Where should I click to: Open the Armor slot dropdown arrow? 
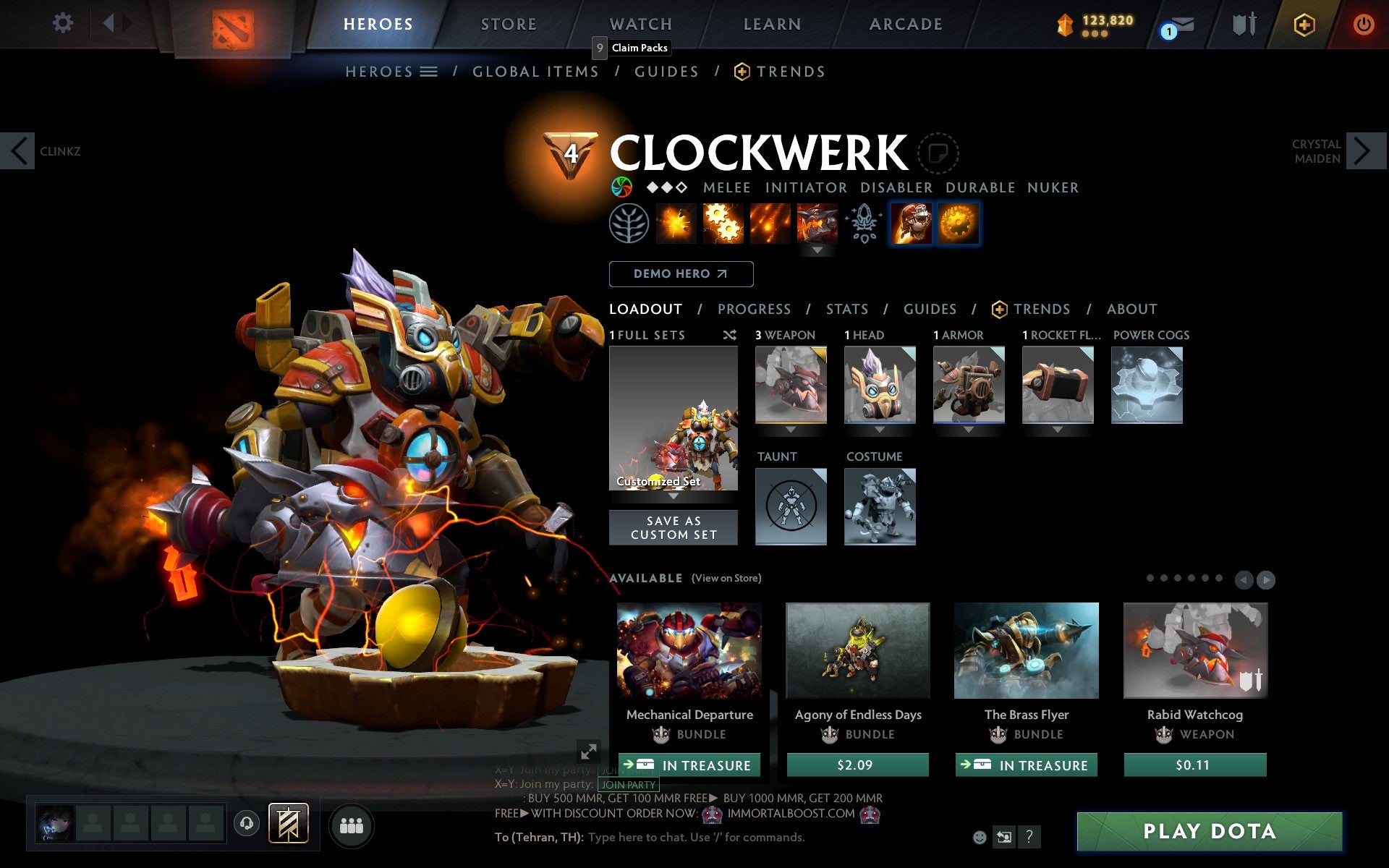pos(969,430)
